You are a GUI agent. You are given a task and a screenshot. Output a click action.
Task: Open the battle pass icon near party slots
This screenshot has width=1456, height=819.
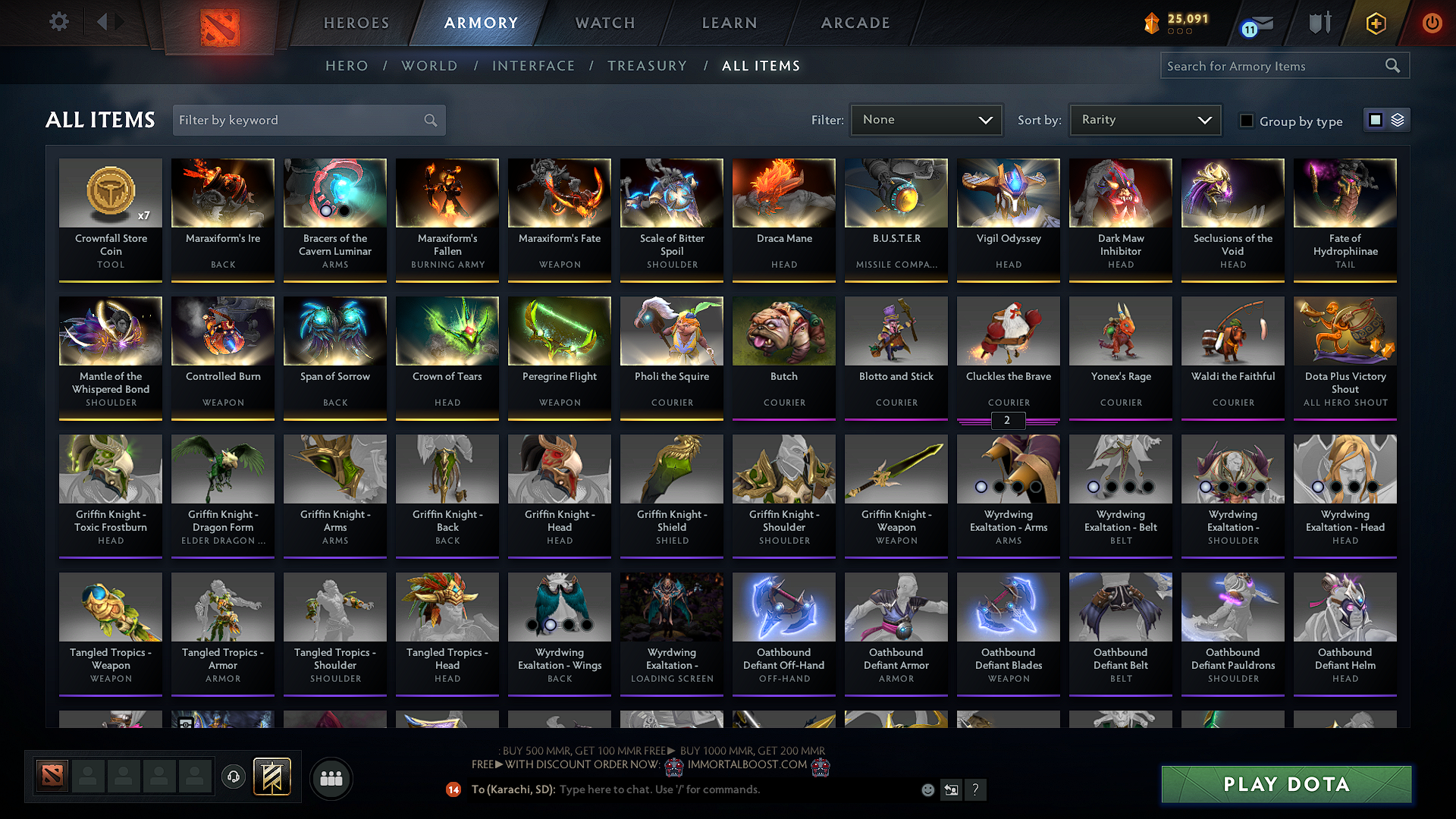(274, 776)
